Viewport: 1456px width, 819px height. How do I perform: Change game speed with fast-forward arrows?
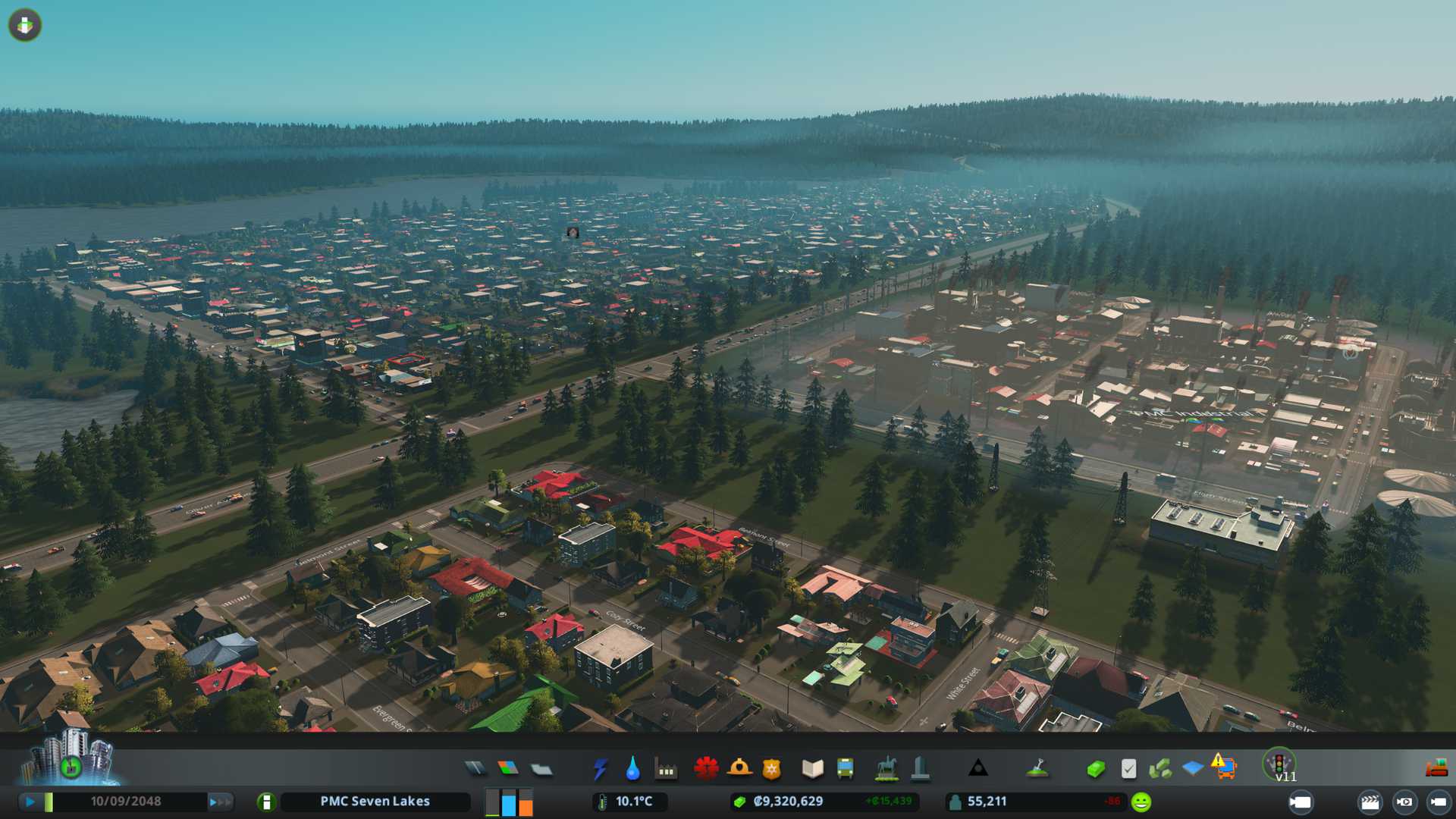point(219,802)
